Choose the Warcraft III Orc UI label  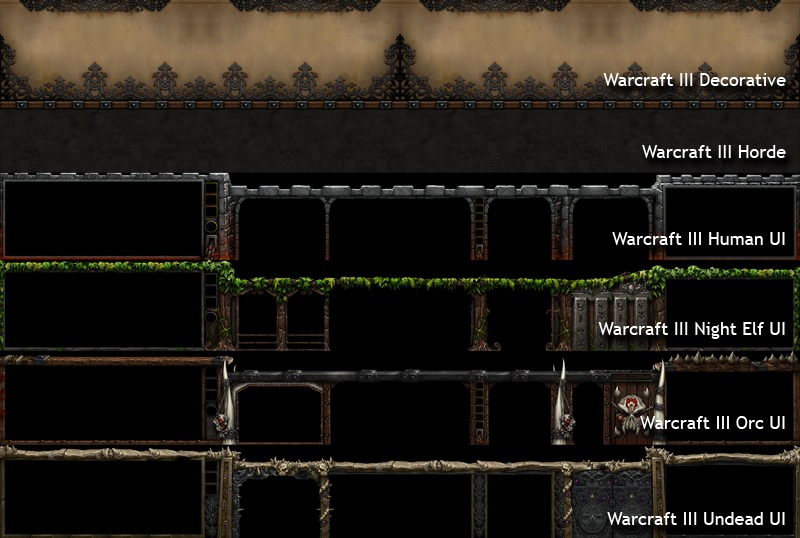click(x=712, y=423)
